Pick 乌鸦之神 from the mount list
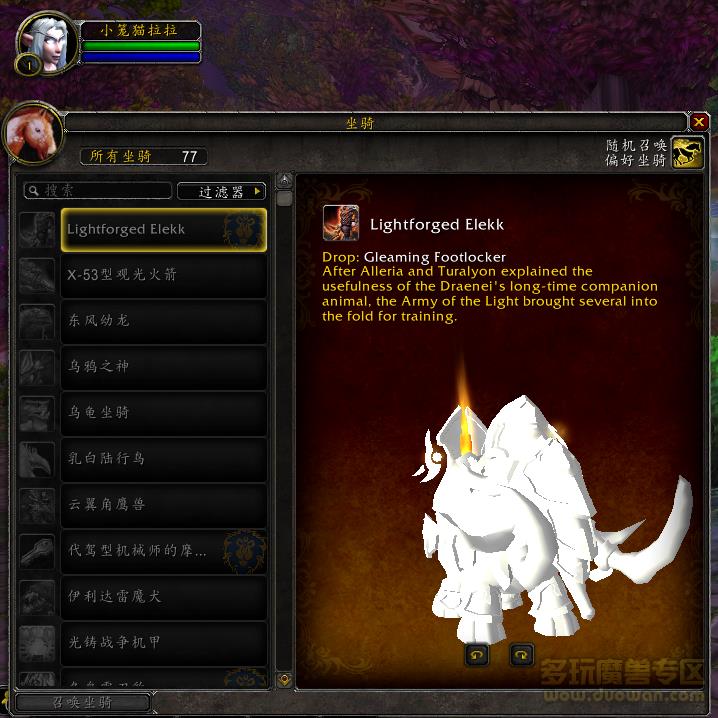 pos(164,367)
